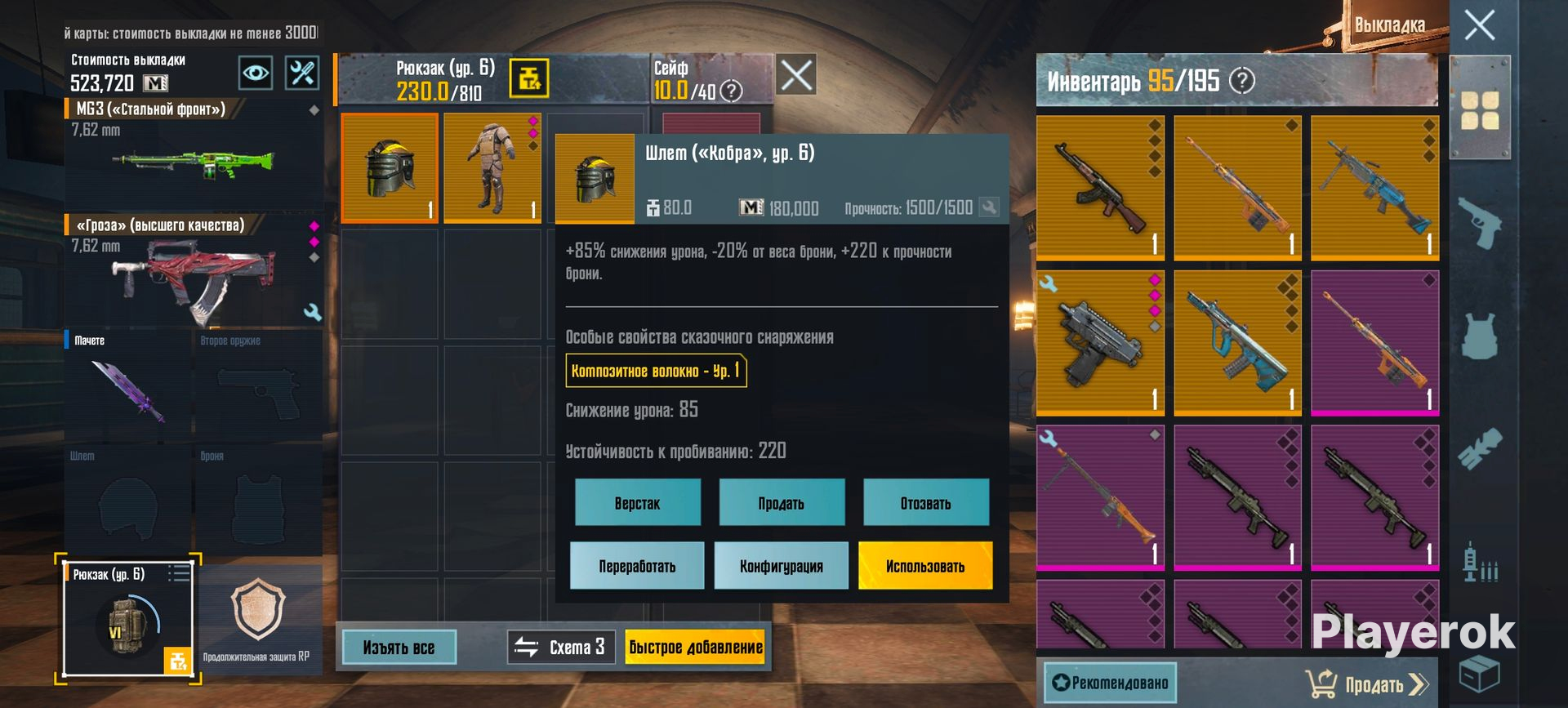This screenshot has height=708, width=1568.
Task: Tap the Отозвать button
Action: (x=925, y=503)
